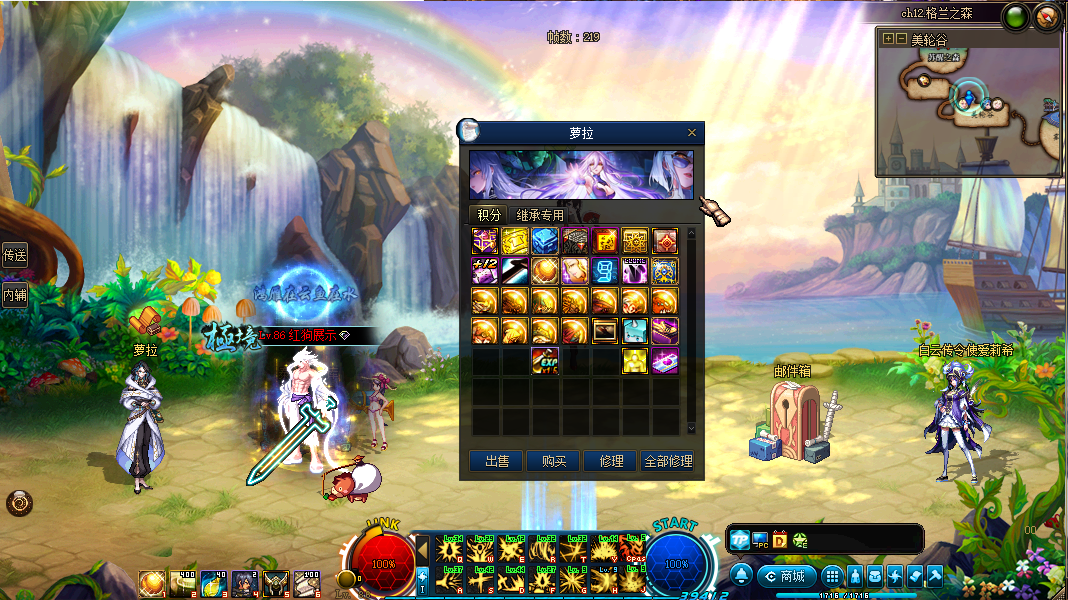1068x600 pixels.
Task: Select the 积分 shop tab
Action: pyautogui.click(x=489, y=215)
